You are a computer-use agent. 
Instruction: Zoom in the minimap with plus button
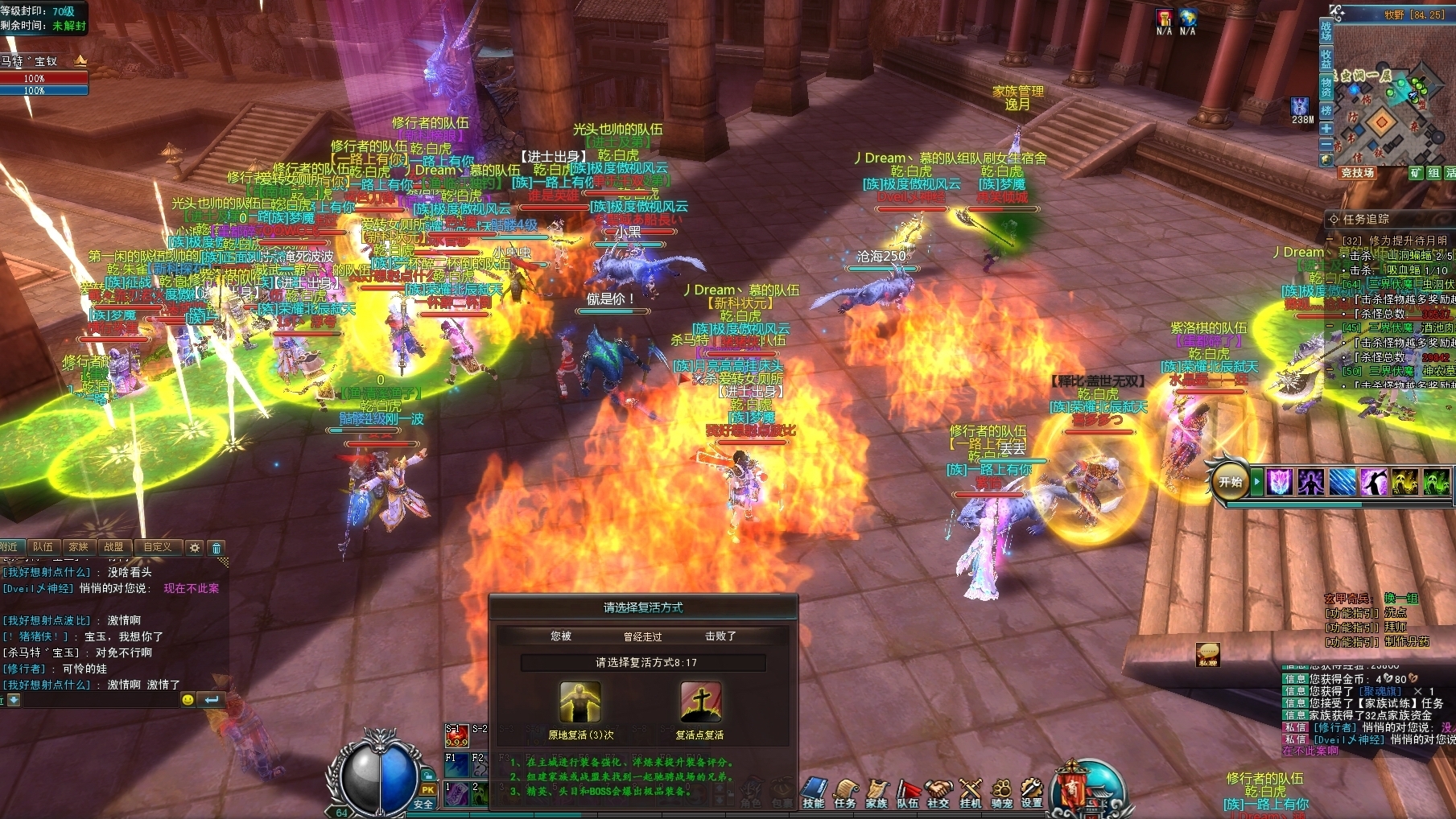(x=1326, y=129)
